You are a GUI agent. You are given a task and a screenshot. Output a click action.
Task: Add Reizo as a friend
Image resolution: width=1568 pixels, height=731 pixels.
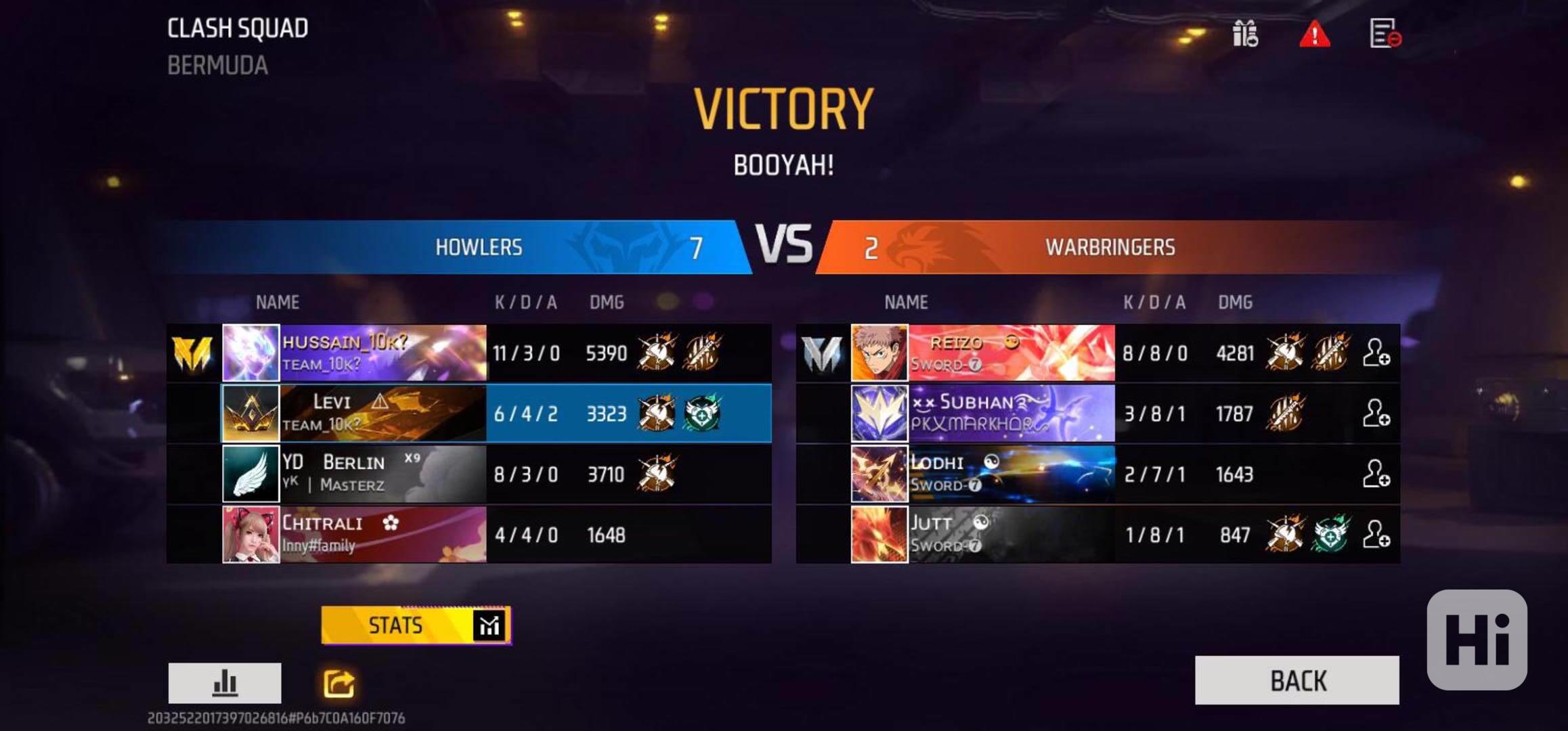[x=1376, y=353]
